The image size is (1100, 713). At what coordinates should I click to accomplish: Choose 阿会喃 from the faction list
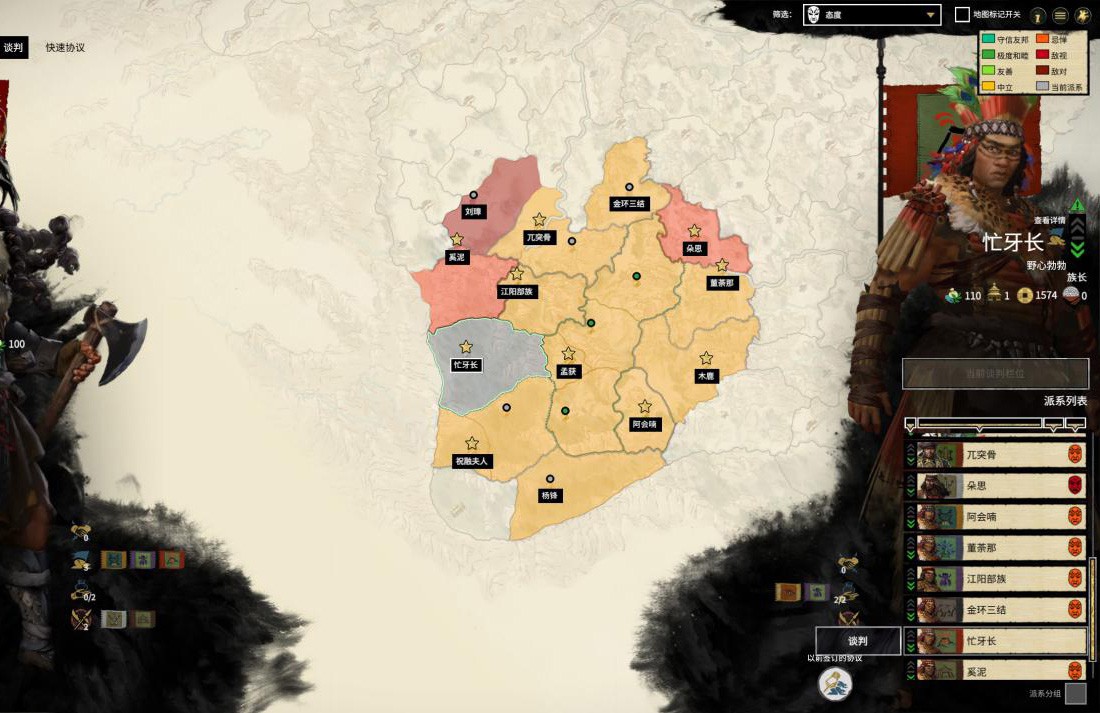995,517
